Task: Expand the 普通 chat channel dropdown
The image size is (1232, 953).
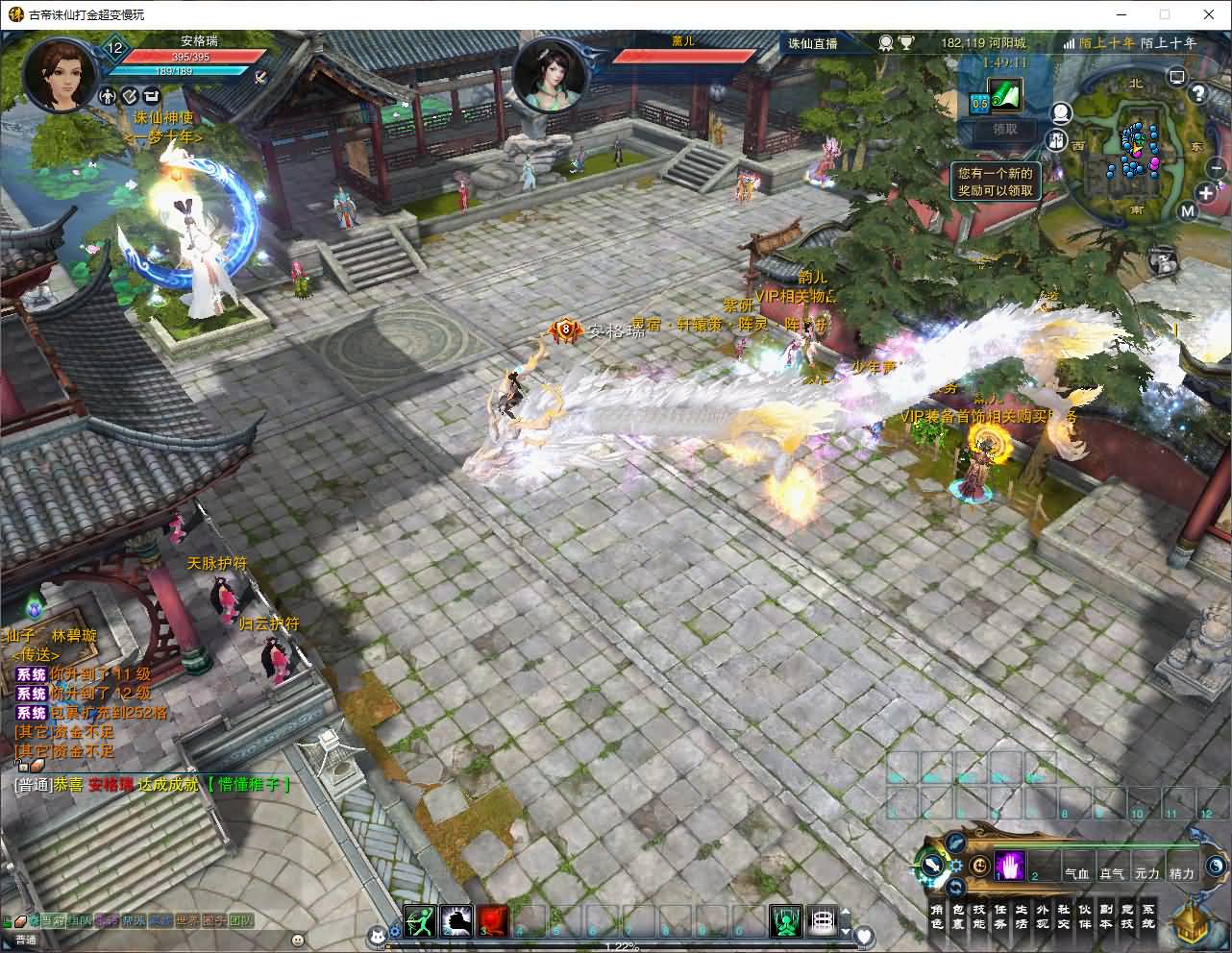Action: (x=24, y=939)
